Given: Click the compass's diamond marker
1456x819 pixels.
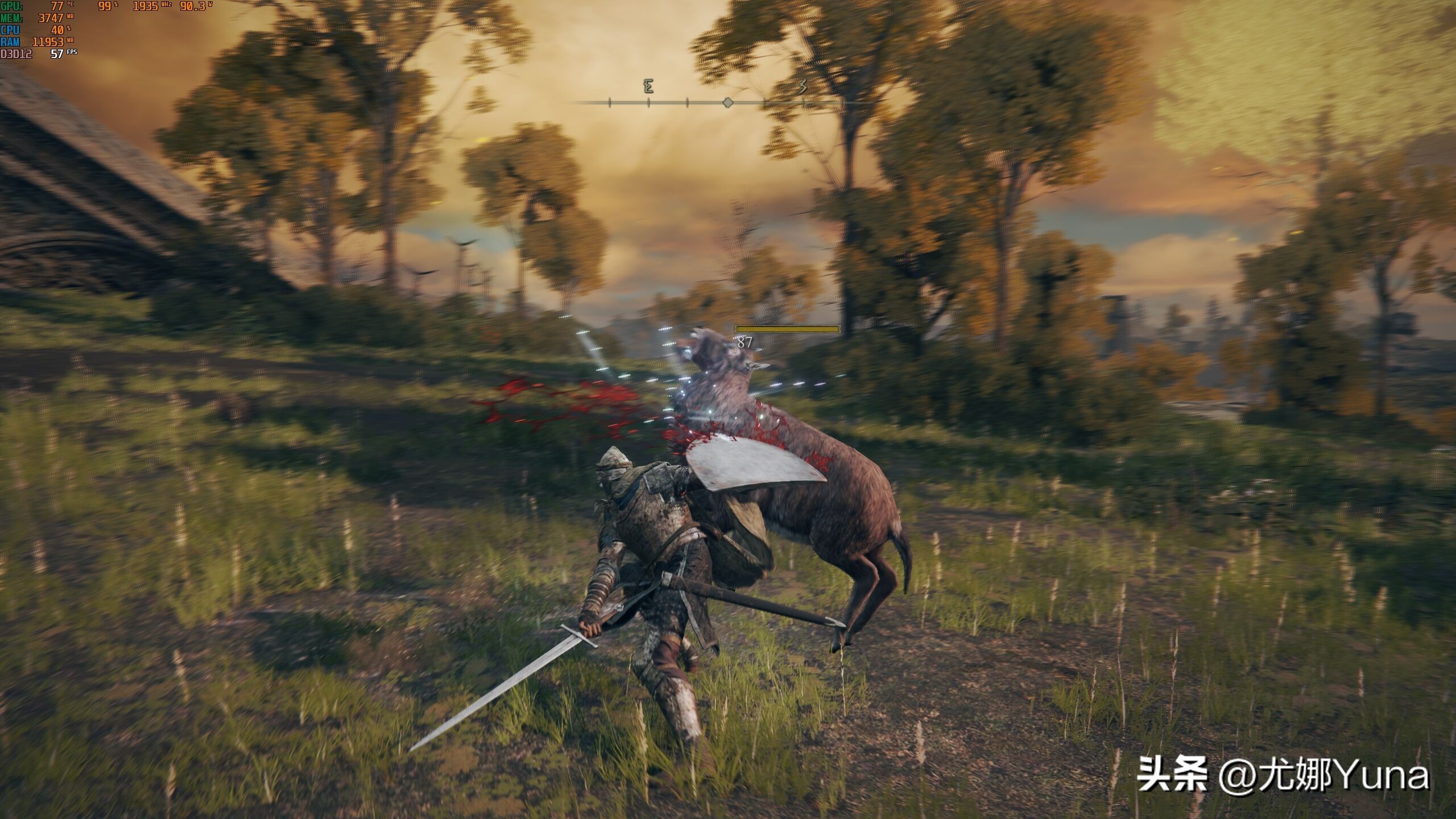Looking at the screenshot, I should [x=727, y=102].
